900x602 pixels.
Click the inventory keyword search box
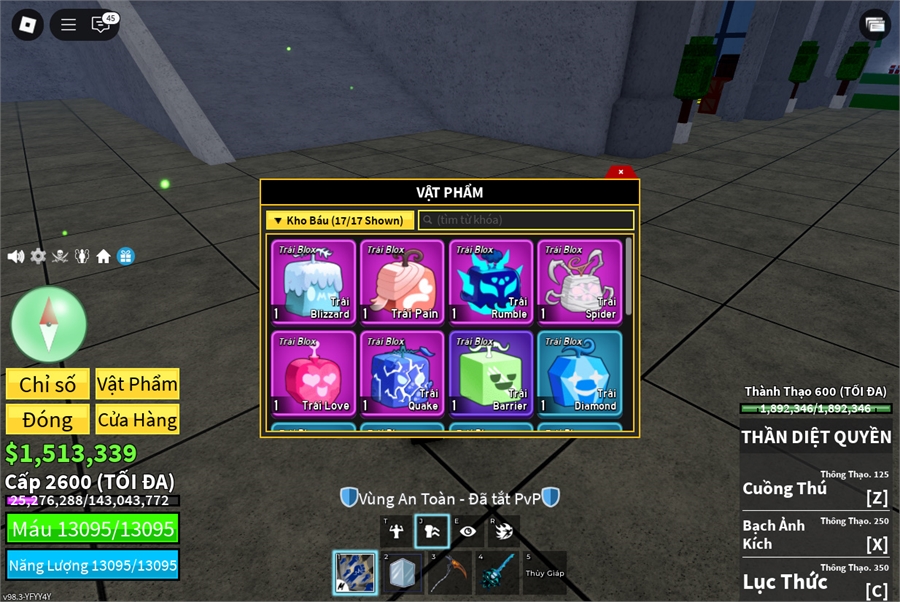point(526,220)
